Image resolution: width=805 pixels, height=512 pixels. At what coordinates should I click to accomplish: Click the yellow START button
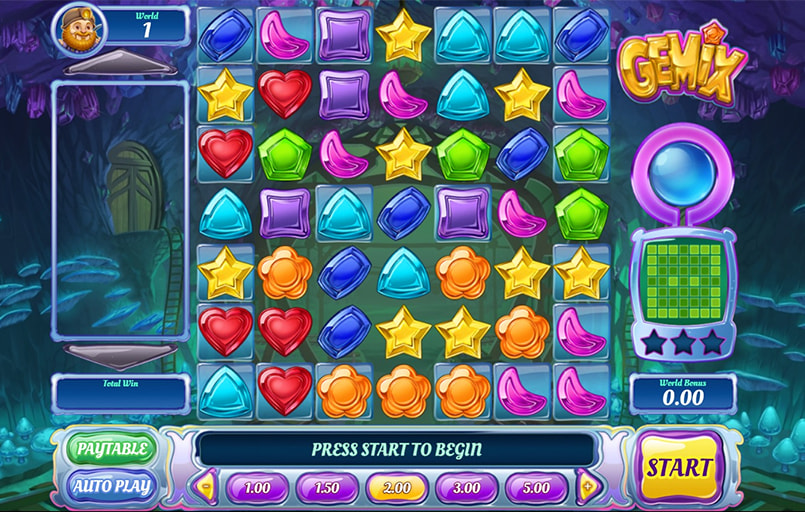[679, 467]
